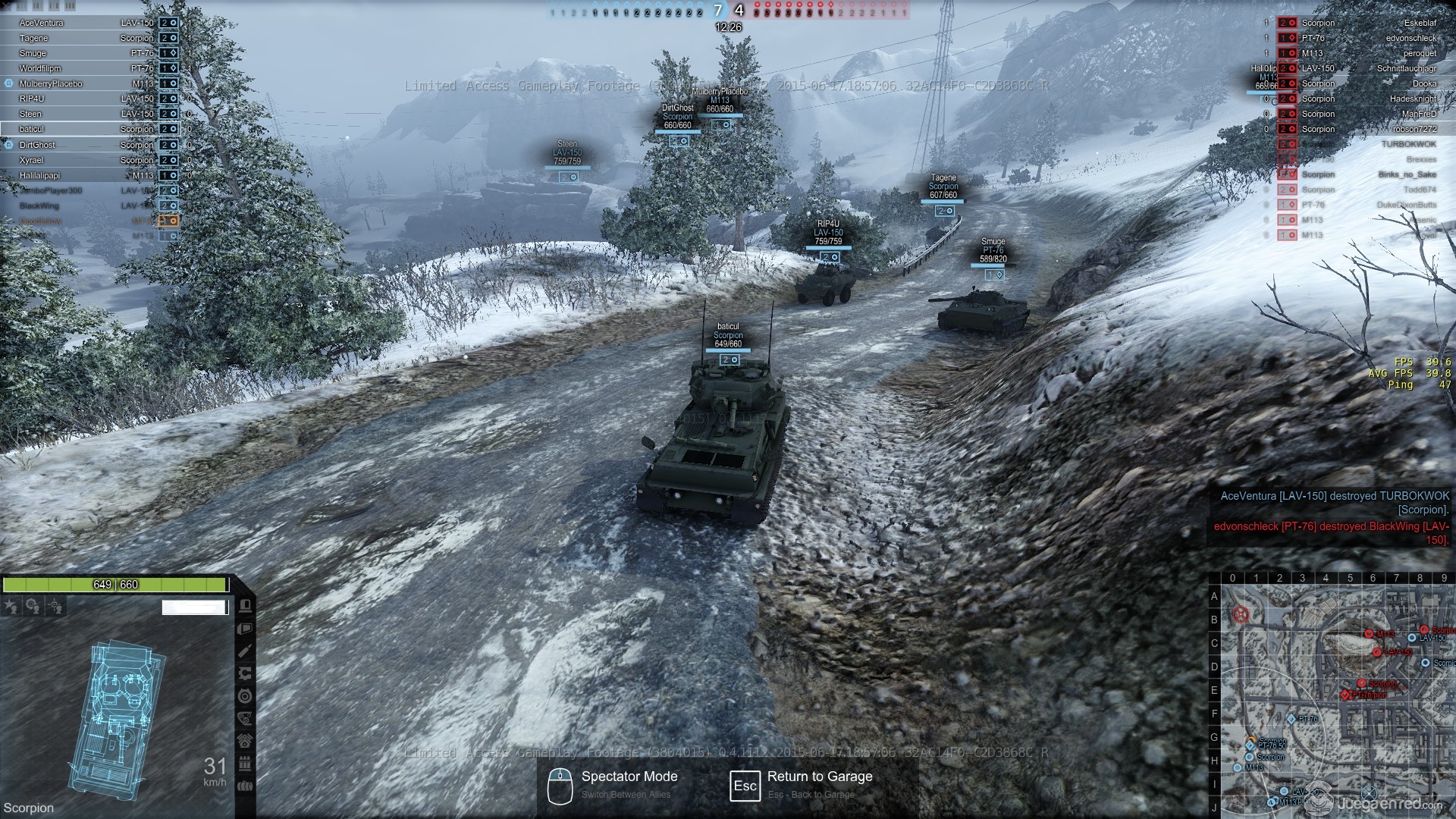This screenshot has width=1456, height=819.
Task: Select the ammo shell module icon
Action: click(x=245, y=651)
